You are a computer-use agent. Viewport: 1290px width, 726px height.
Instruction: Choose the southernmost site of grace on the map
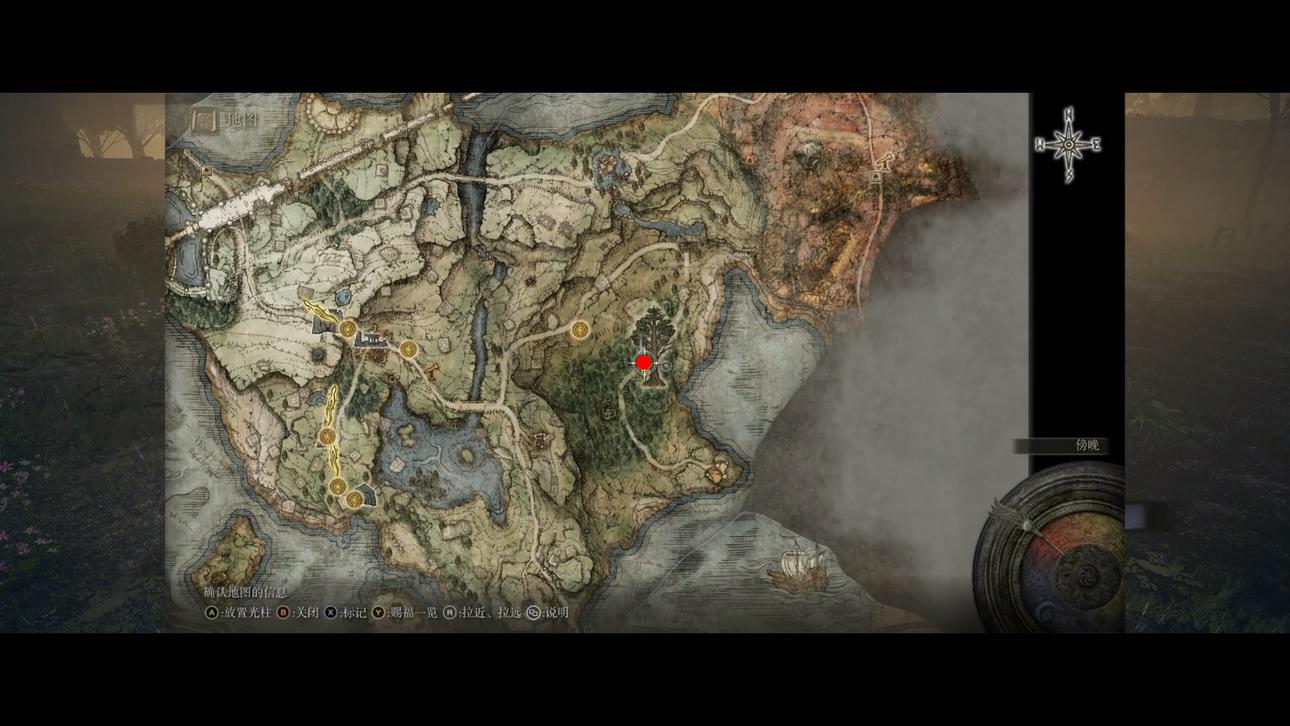click(x=353, y=498)
